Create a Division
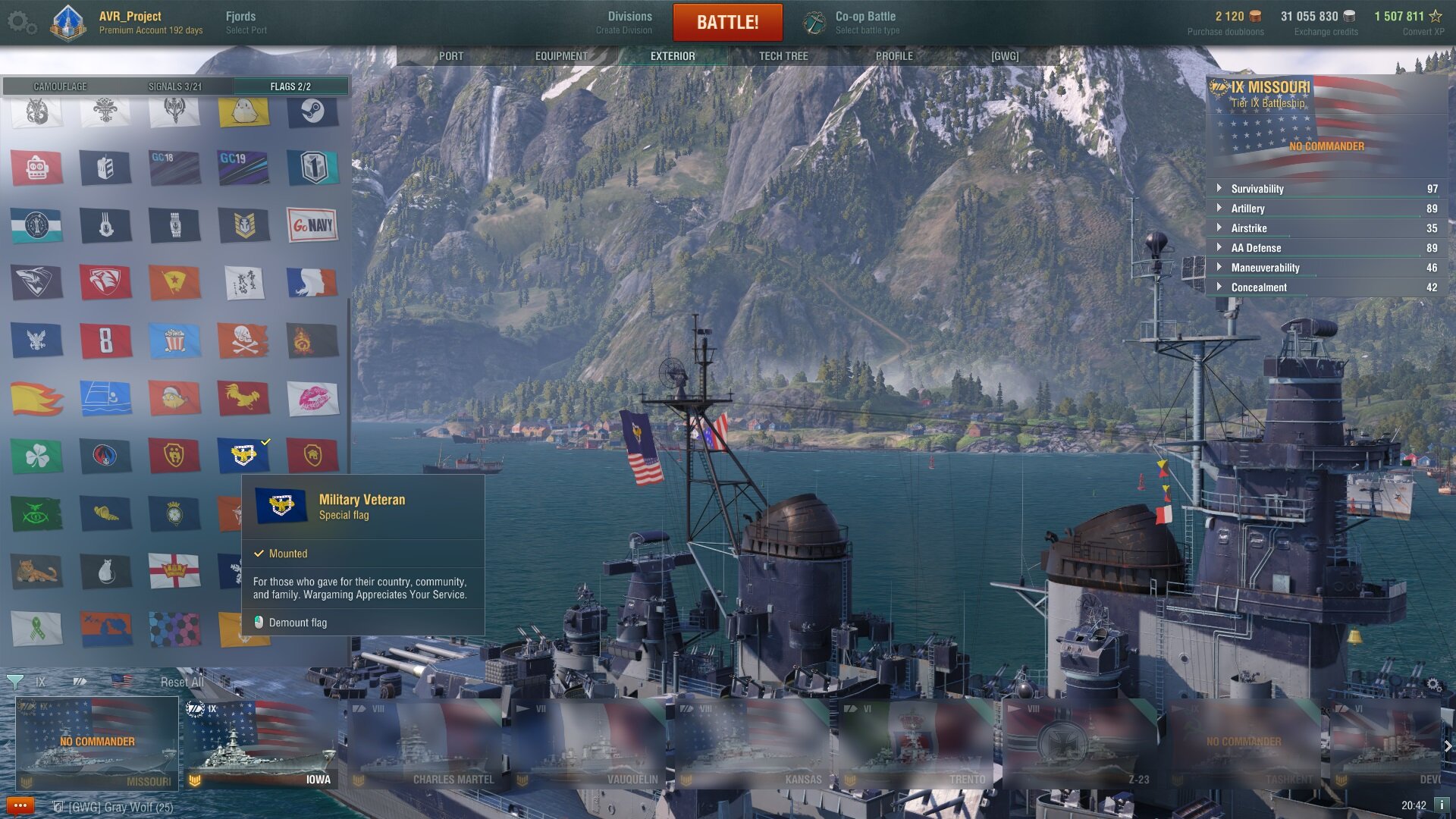The image size is (1456, 819). pos(629,22)
